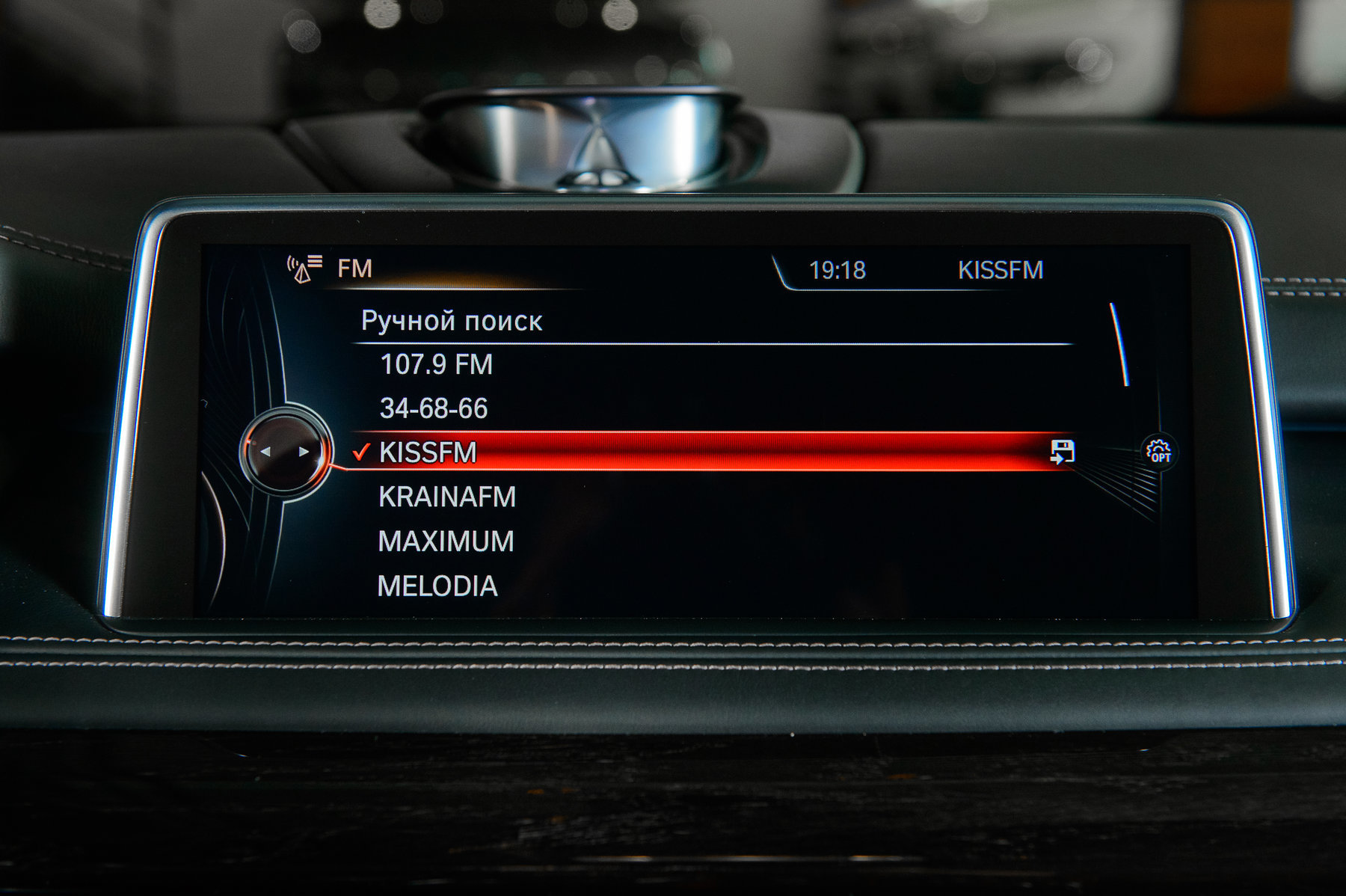Choose the 107.9 FM station
The height and width of the screenshot is (896, 1346).
[x=437, y=365]
